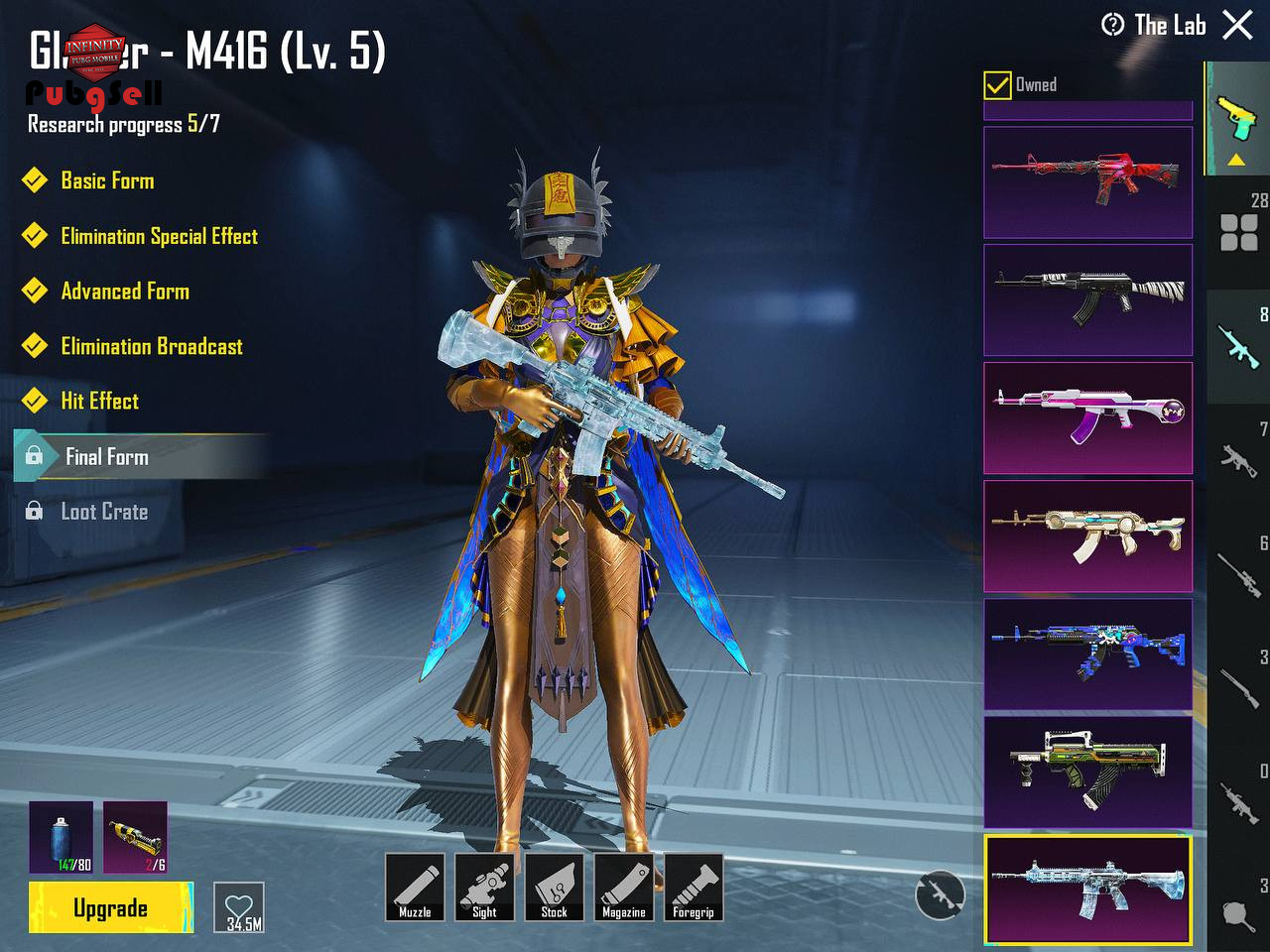Open the Magazine attachment slot
The height and width of the screenshot is (952, 1270).
623,887
